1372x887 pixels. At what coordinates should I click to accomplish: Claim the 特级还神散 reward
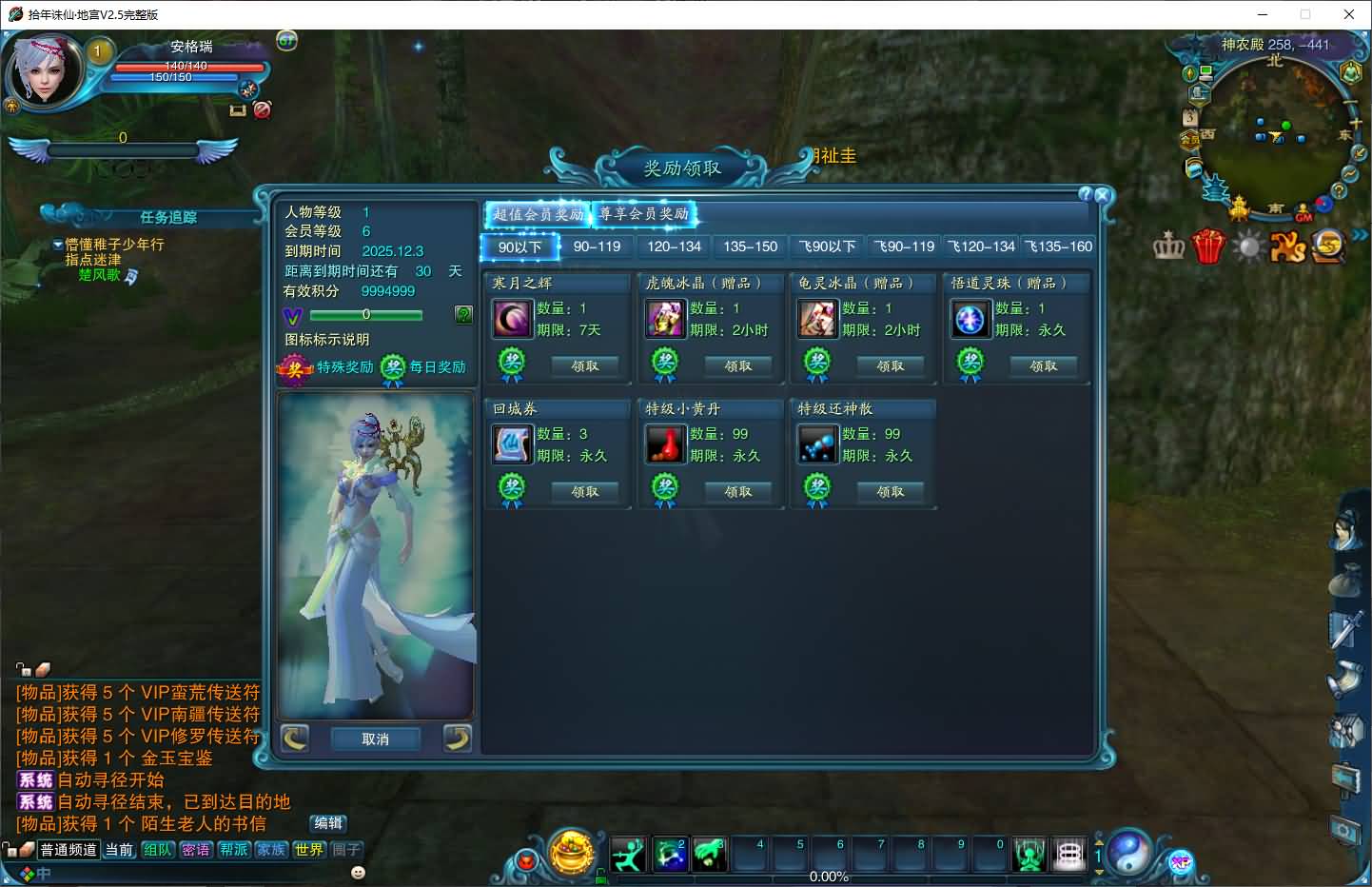(x=890, y=491)
